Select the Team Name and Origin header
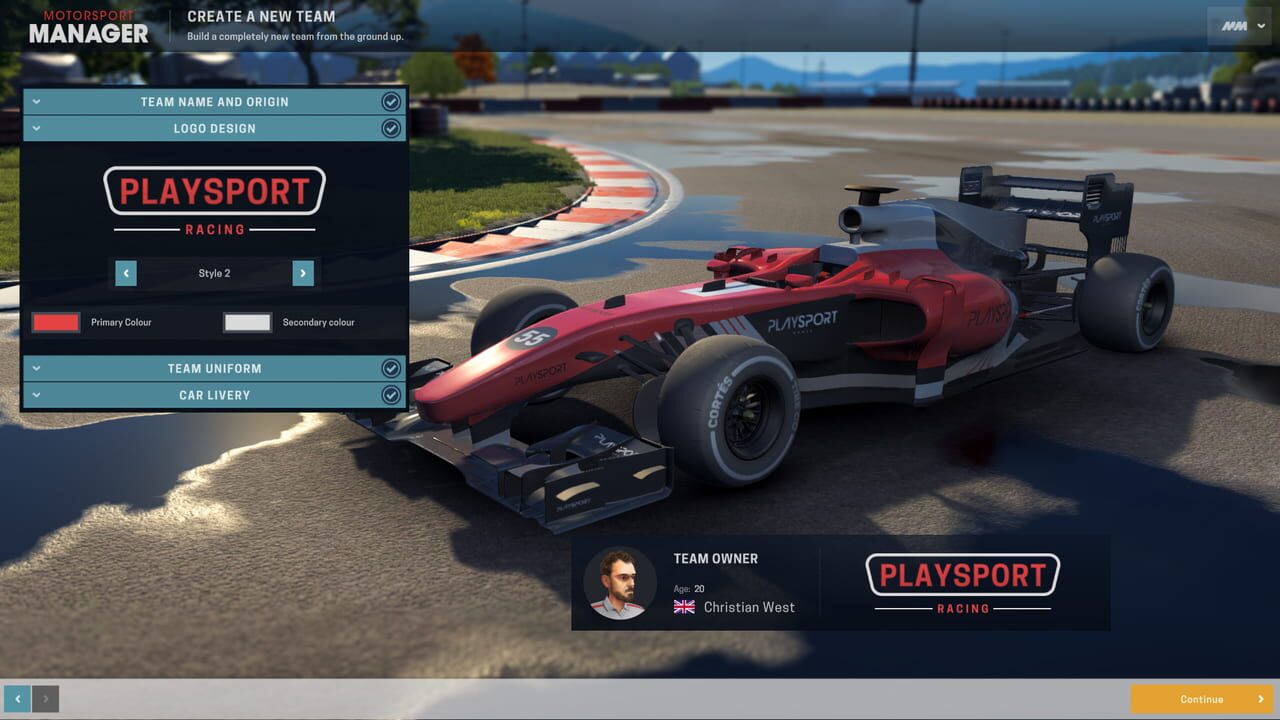 (x=213, y=101)
